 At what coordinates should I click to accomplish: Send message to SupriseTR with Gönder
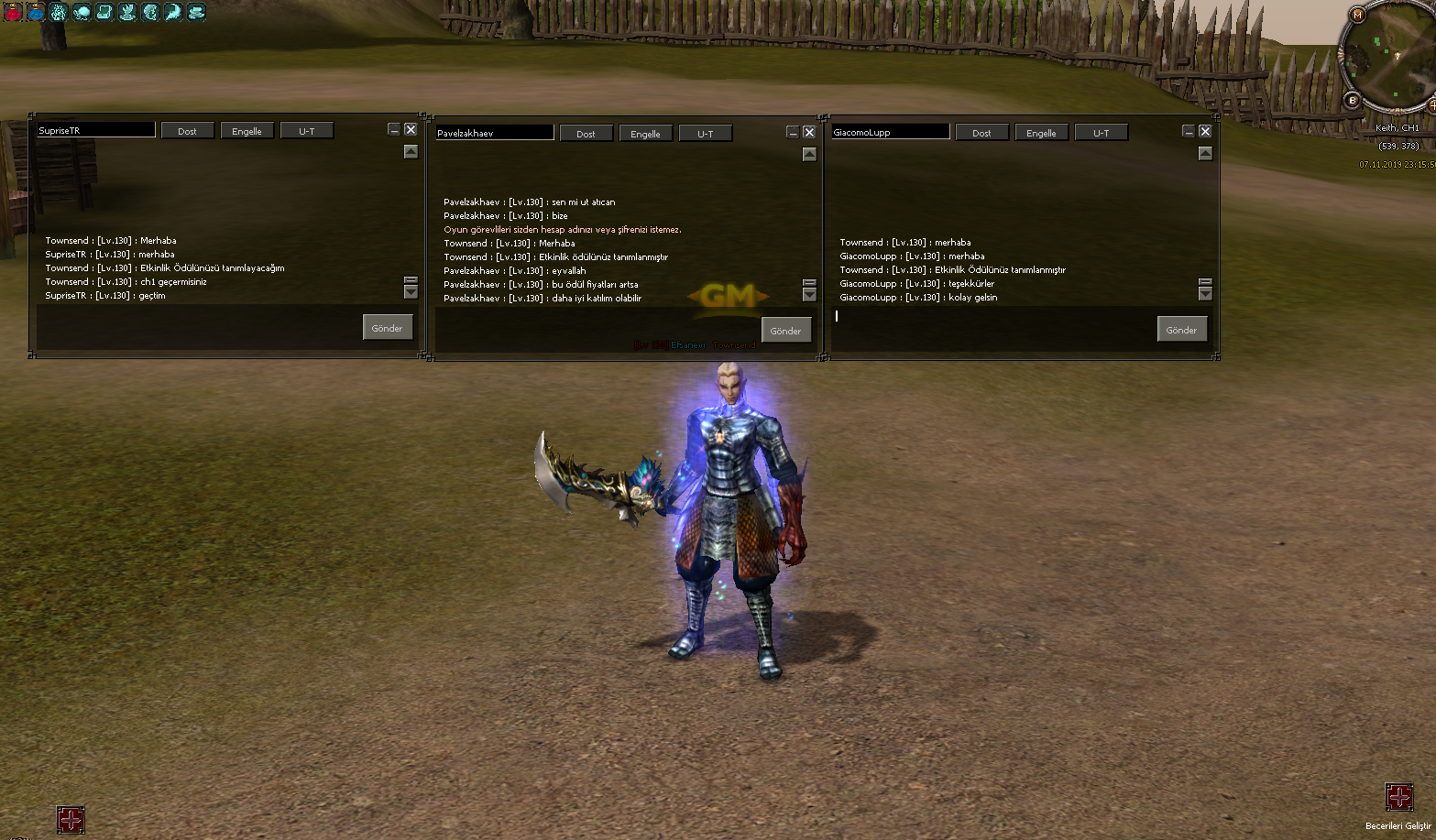(x=387, y=328)
